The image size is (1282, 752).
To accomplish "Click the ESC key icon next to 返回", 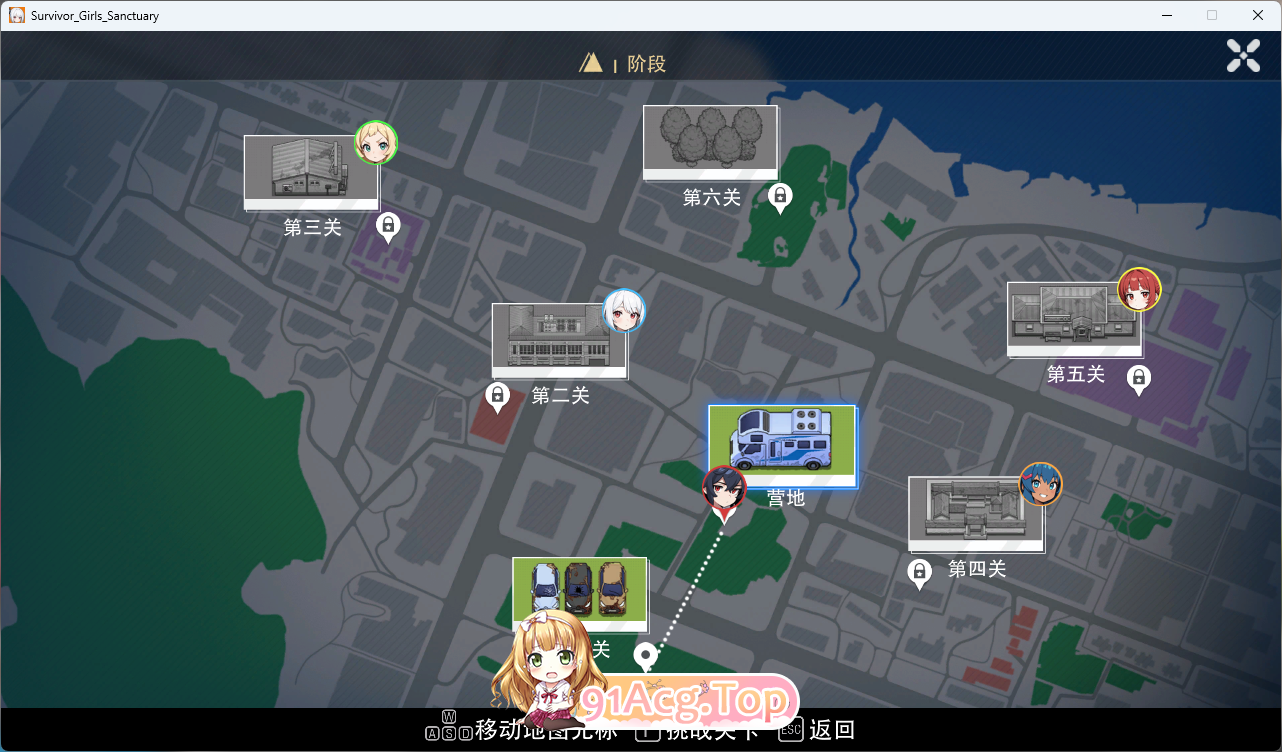I will pos(789,730).
